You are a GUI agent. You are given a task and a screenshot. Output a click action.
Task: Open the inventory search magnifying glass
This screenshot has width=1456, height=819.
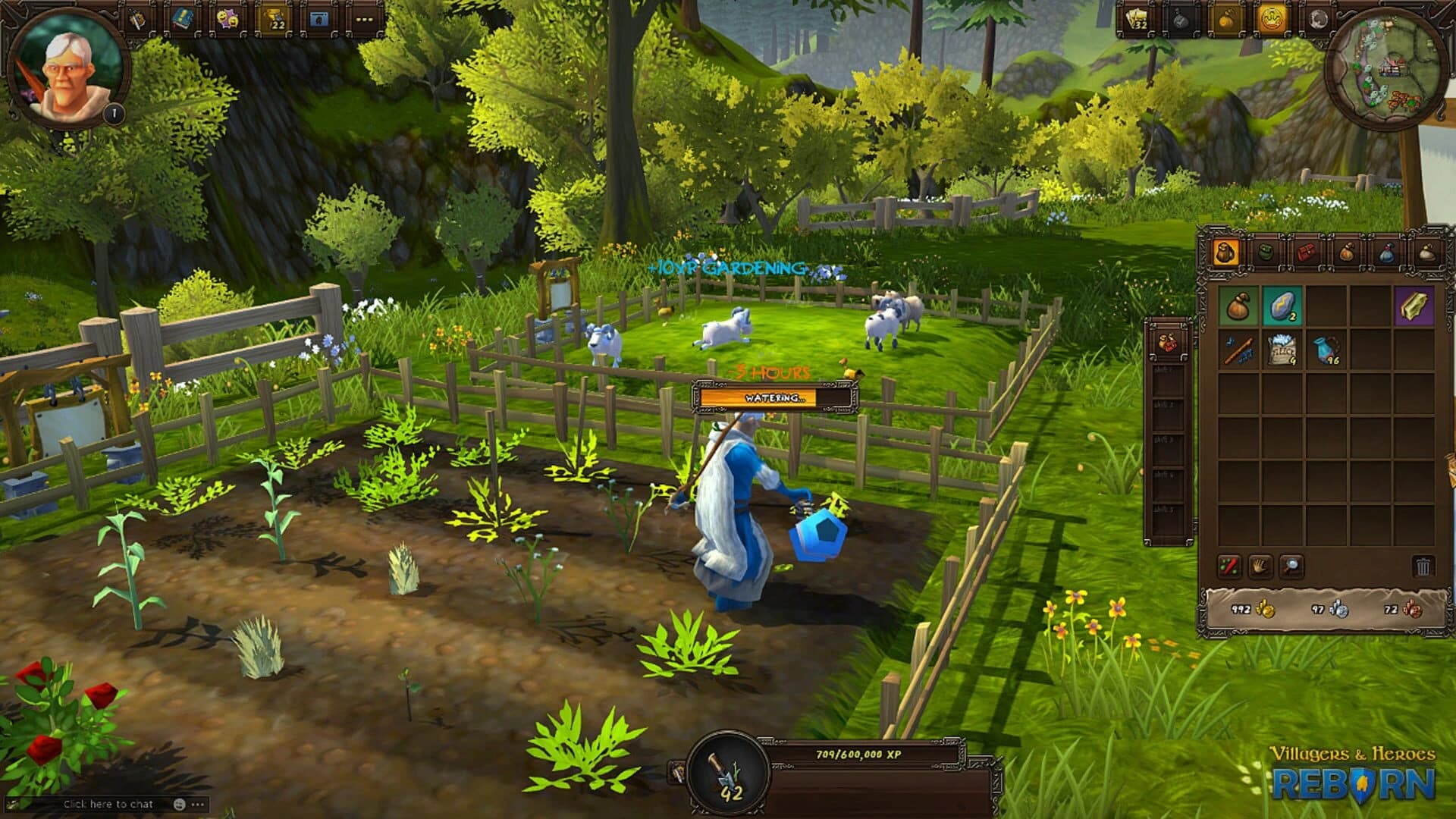[x=1291, y=566]
